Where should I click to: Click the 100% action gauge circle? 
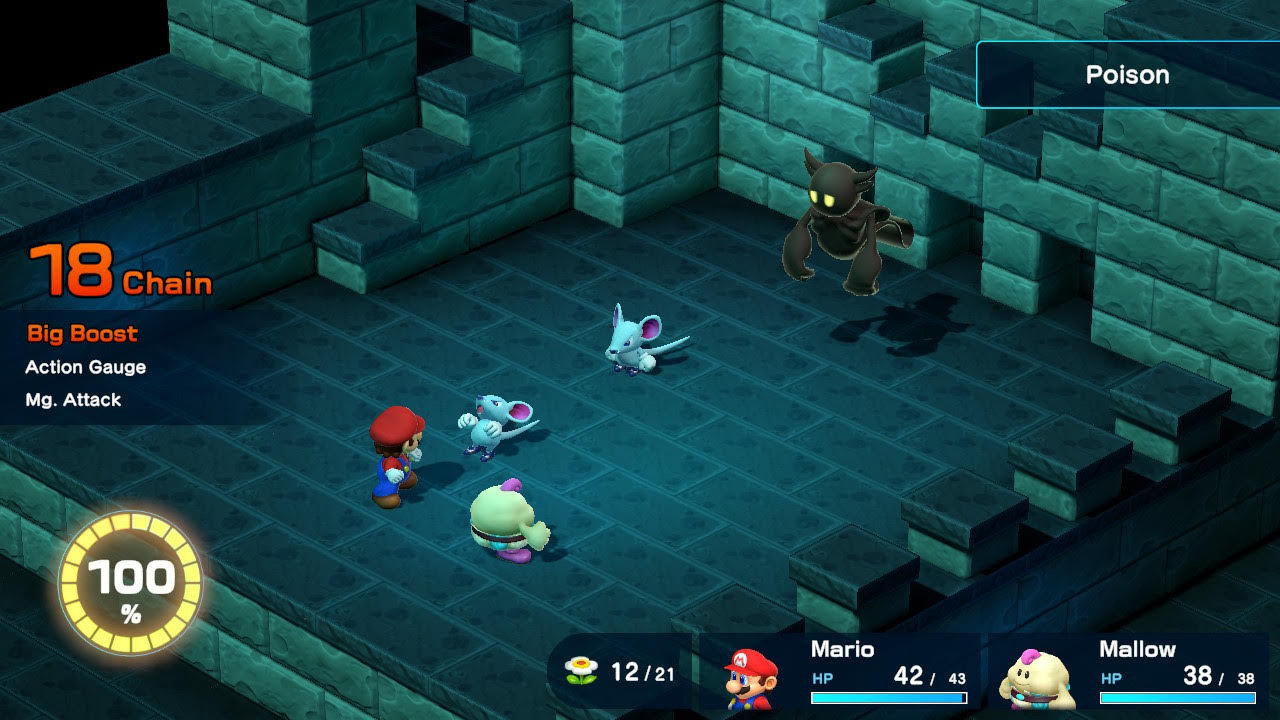pos(131,584)
